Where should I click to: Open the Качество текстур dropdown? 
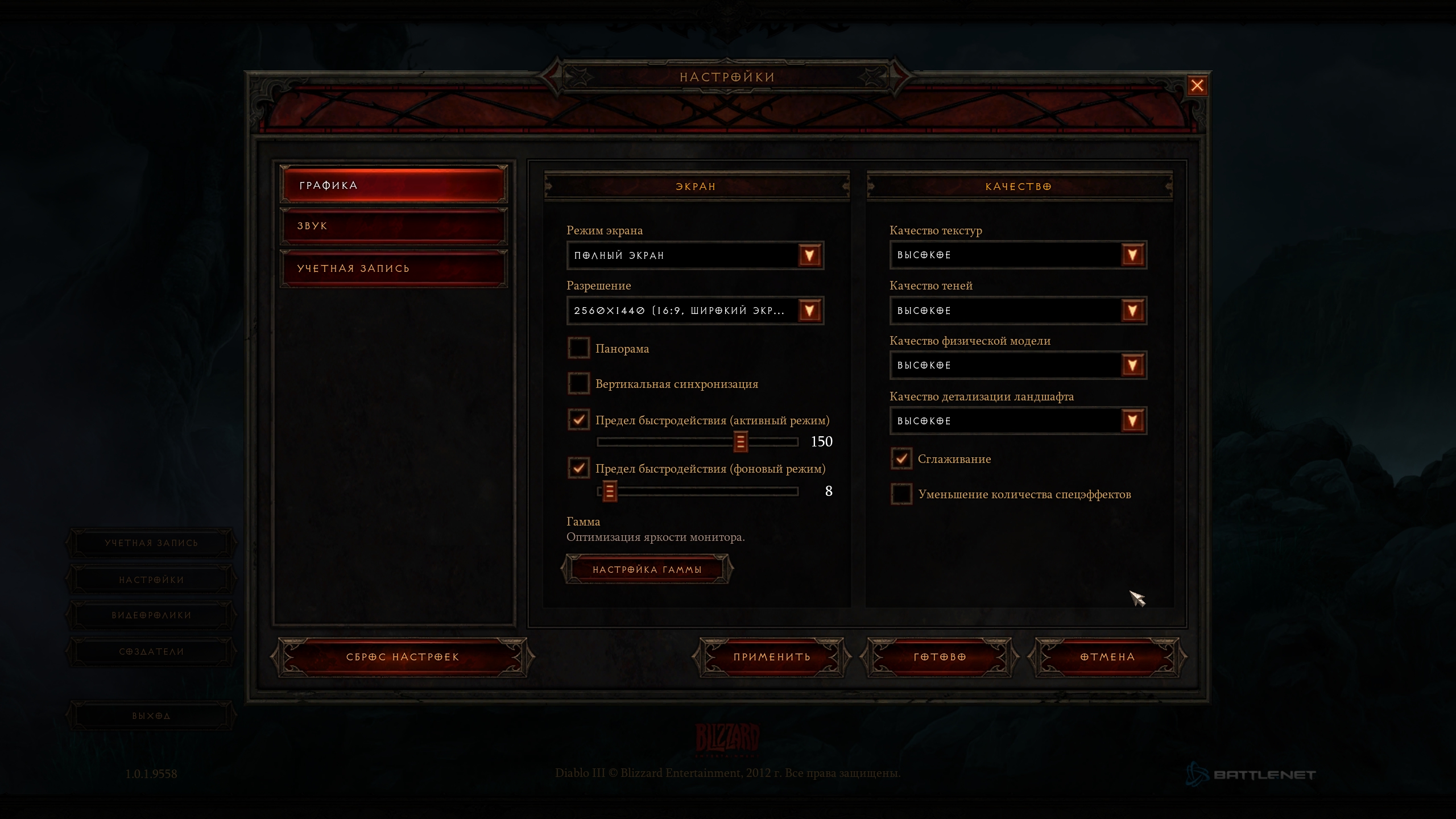click(x=1132, y=255)
